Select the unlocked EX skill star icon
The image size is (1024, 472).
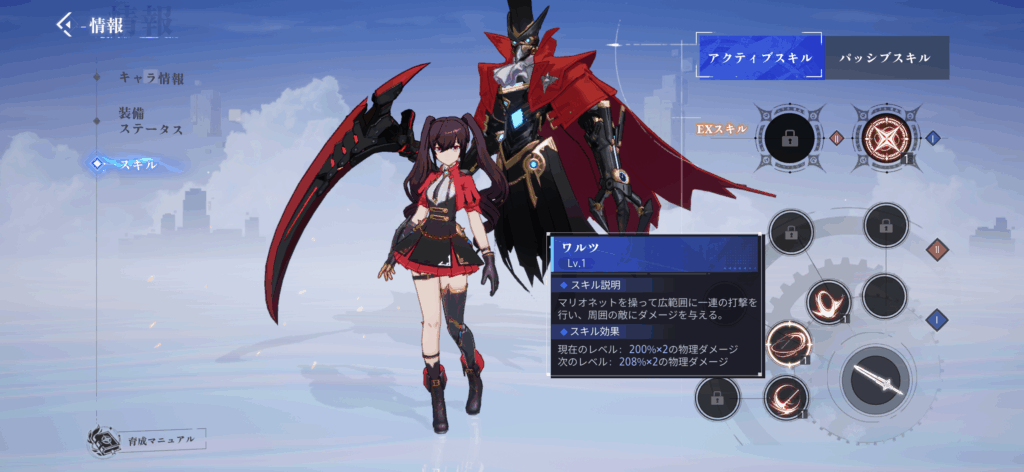884,138
